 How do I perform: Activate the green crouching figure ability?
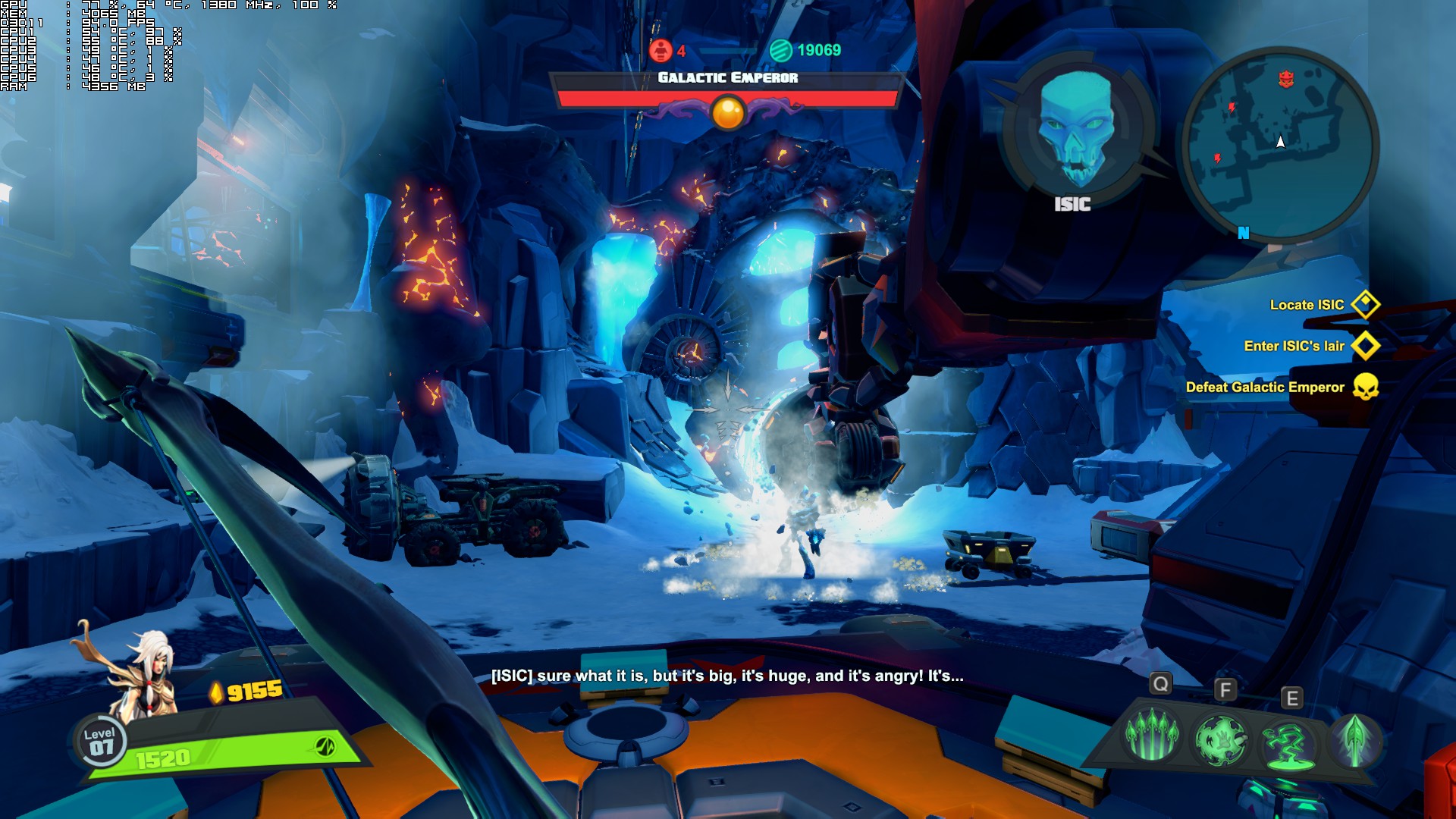[x=1287, y=743]
